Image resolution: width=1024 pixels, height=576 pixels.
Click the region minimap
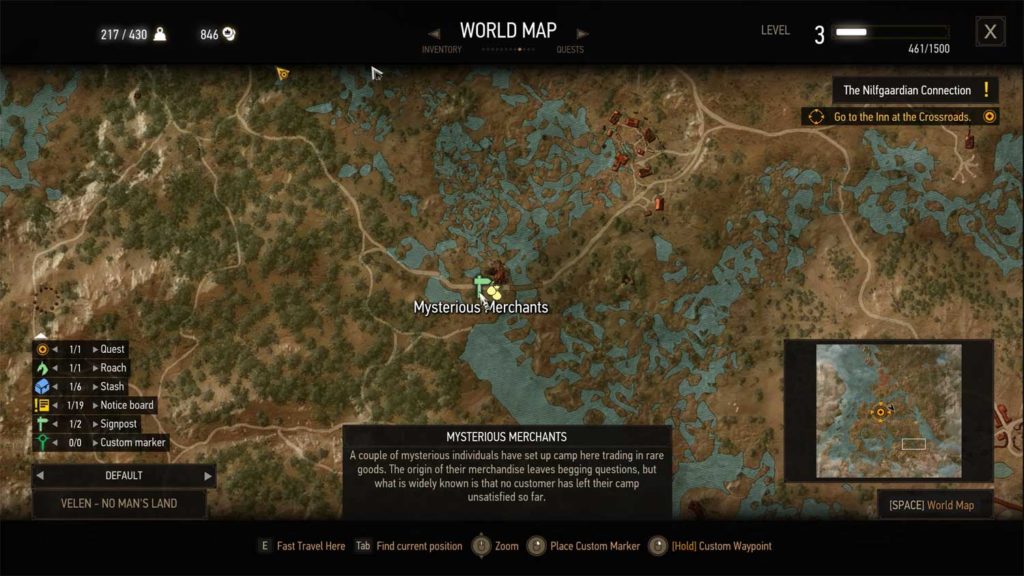tap(888, 411)
